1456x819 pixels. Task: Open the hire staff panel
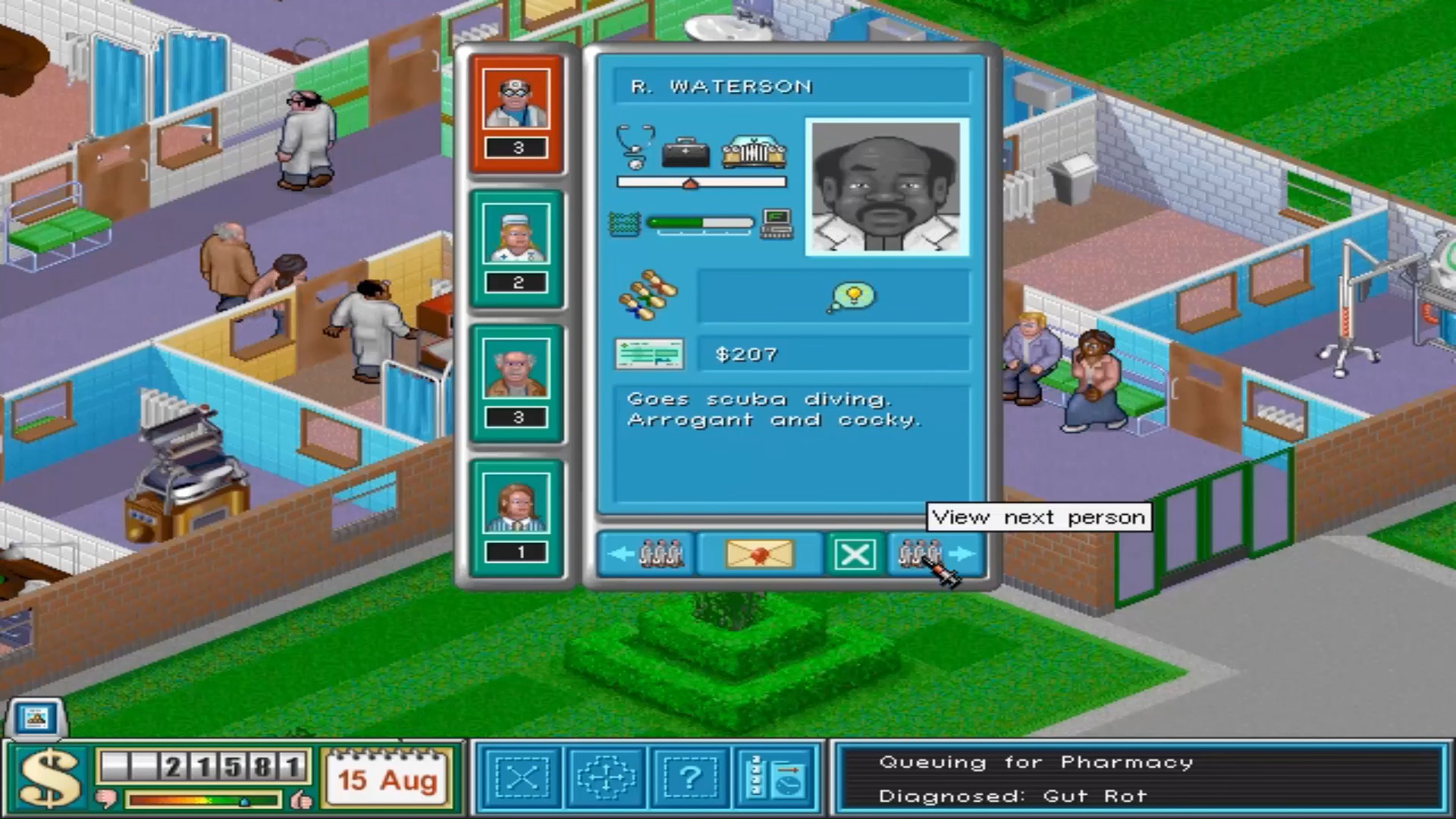pyautogui.click(x=691, y=777)
